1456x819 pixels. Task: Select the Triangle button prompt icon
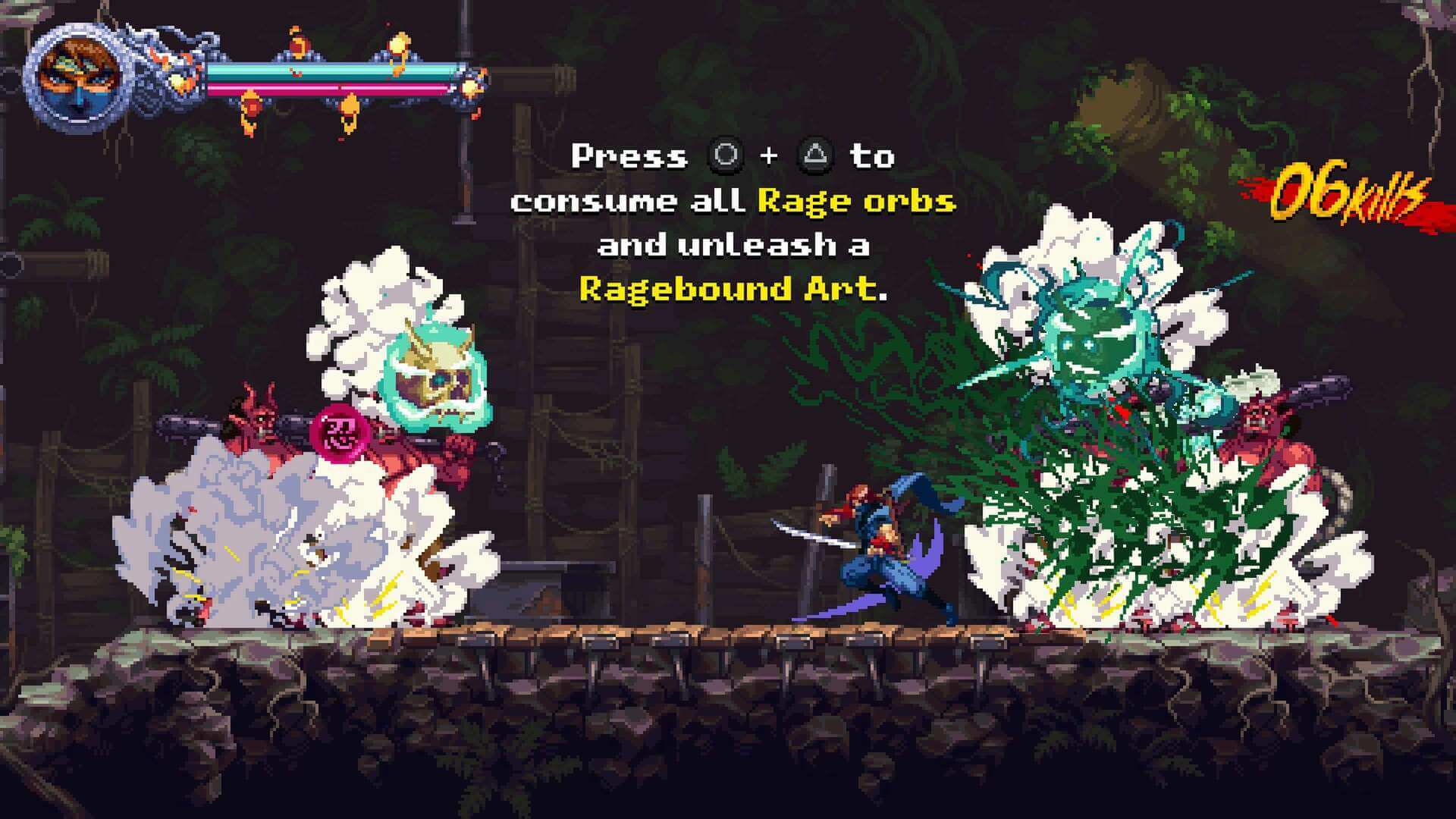tap(815, 157)
